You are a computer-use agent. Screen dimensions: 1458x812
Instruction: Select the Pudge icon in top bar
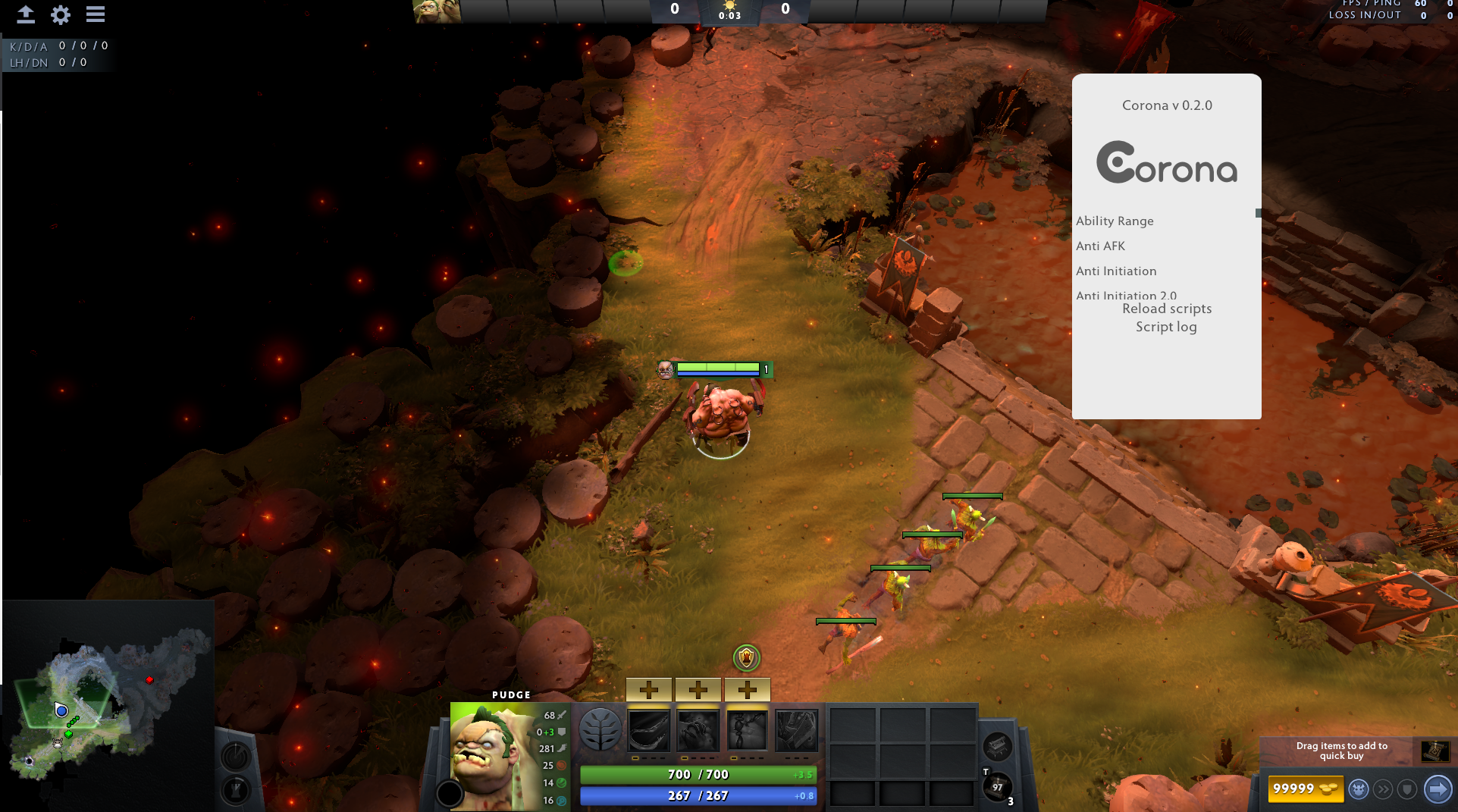pos(437,11)
